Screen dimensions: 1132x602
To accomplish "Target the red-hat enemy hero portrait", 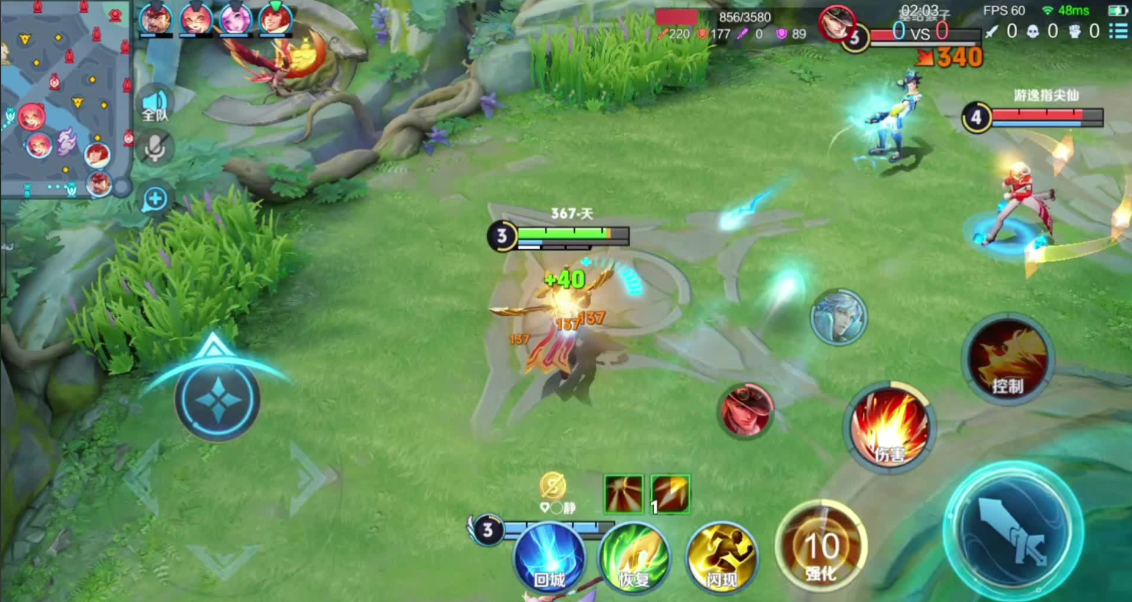I will tap(746, 410).
